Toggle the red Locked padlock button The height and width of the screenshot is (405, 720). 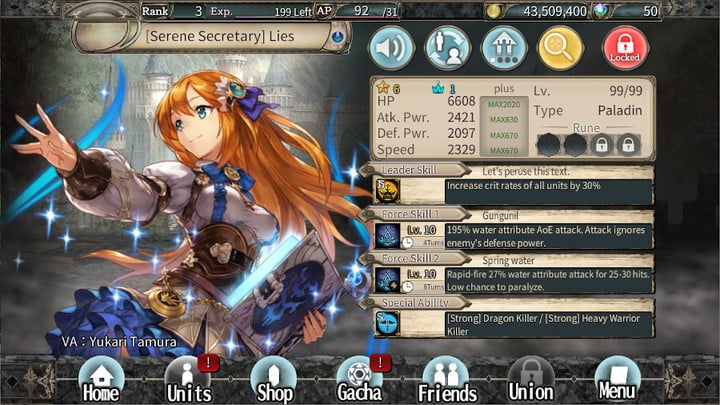[x=625, y=48]
